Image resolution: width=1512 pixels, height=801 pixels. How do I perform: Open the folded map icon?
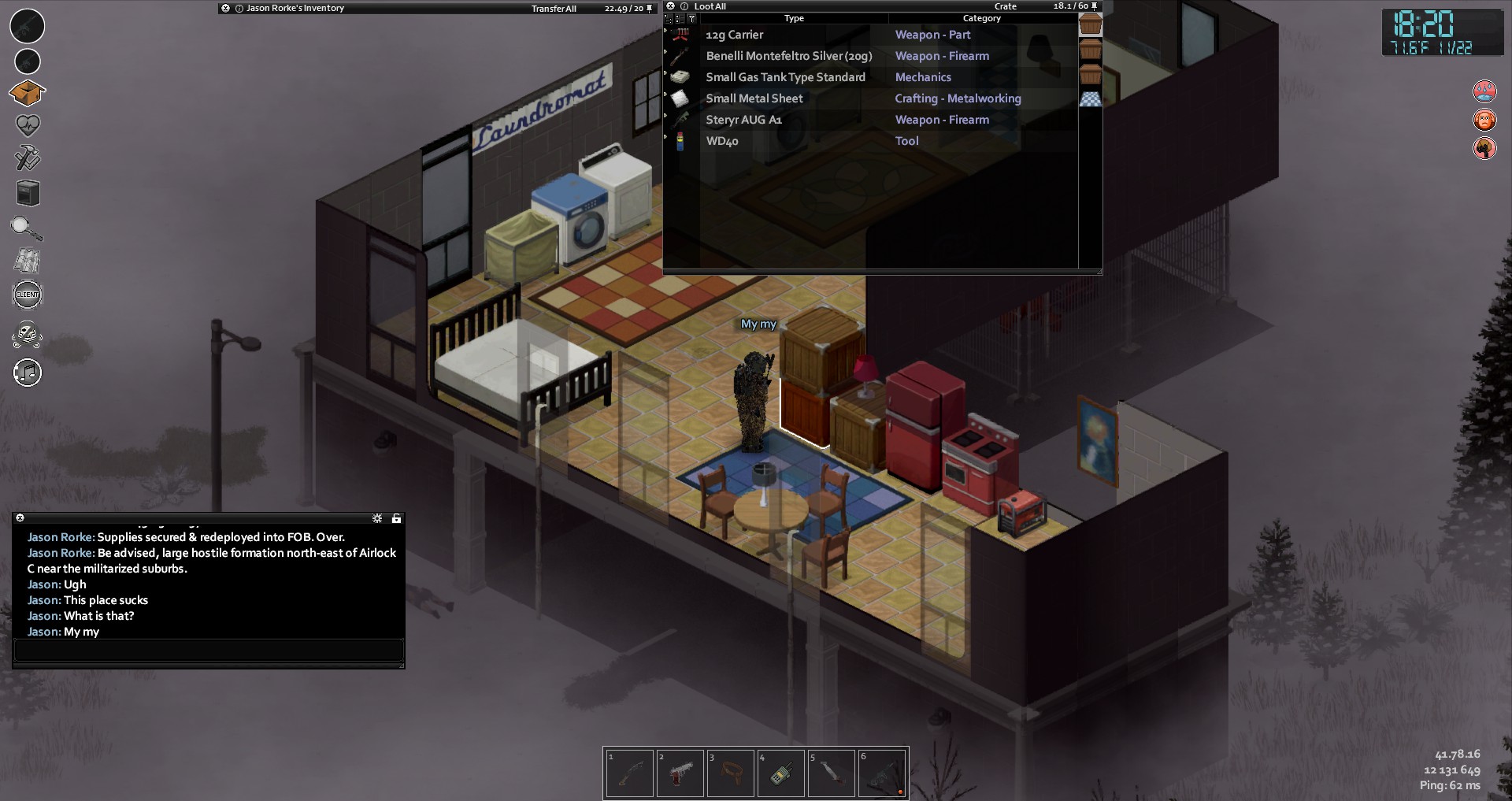click(28, 261)
